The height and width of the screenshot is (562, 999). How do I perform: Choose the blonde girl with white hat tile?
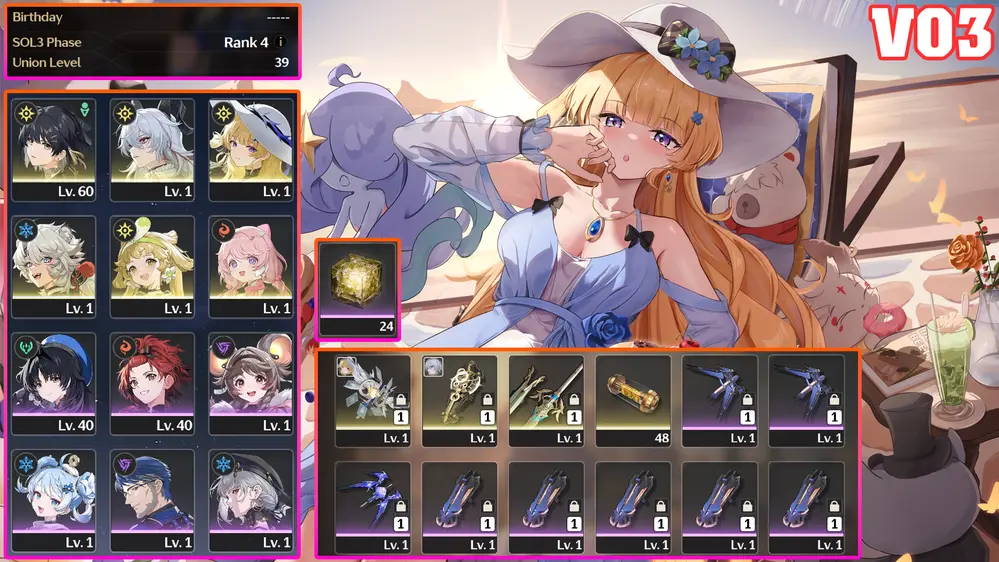(x=249, y=148)
